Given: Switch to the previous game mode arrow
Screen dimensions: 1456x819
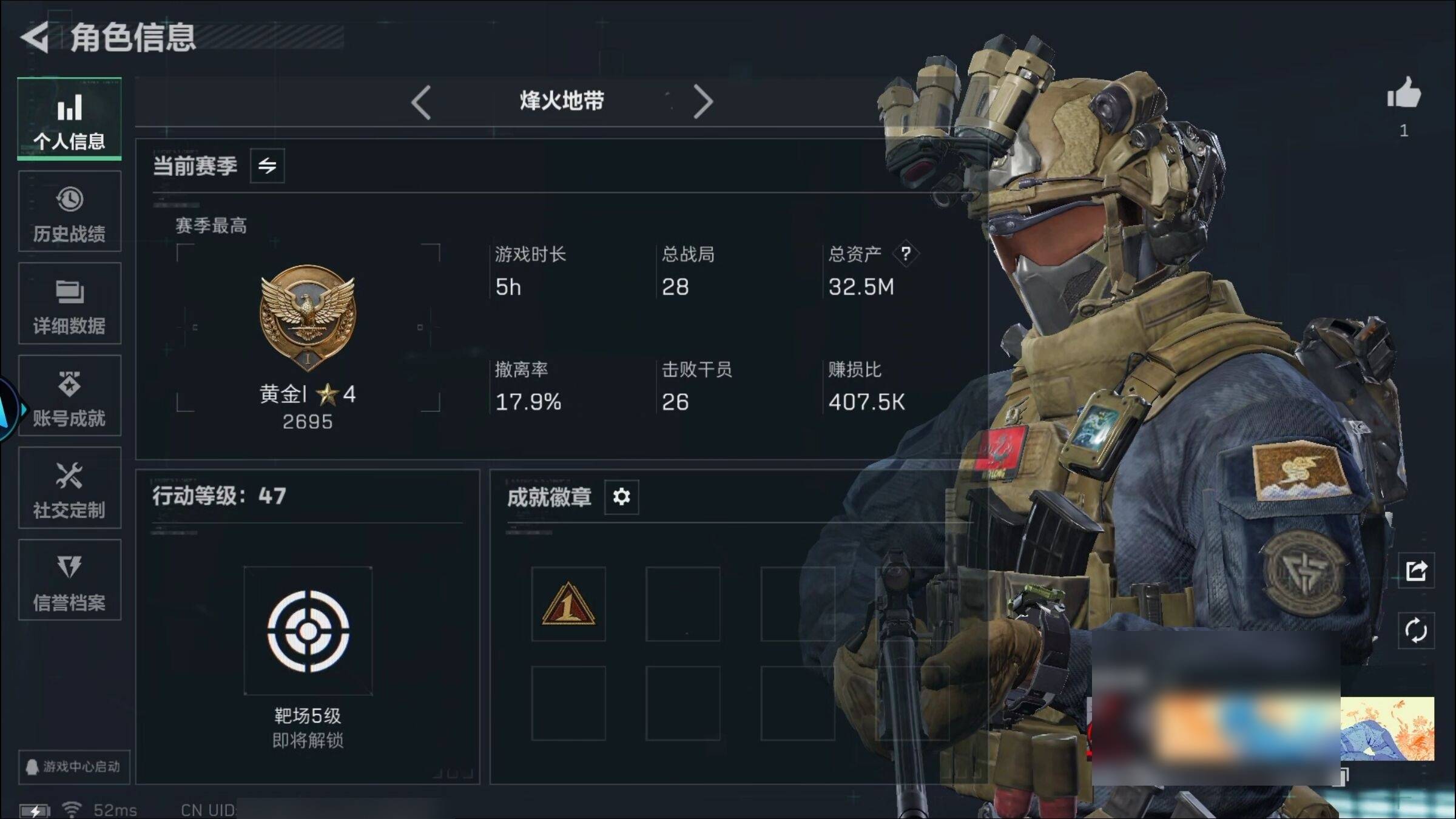Looking at the screenshot, I should 421,102.
